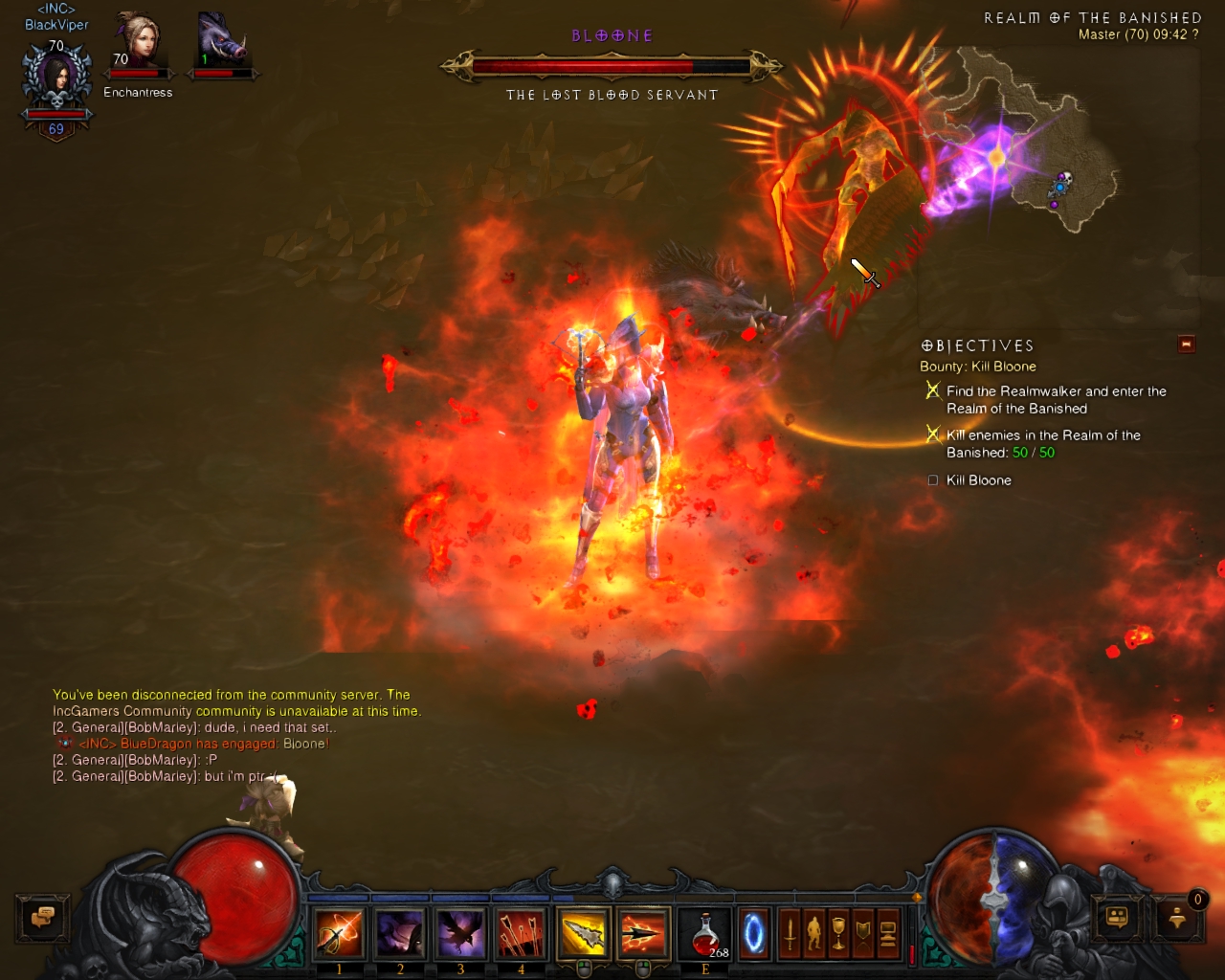Trigger the arrows skill in slot 4

(522, 933)
